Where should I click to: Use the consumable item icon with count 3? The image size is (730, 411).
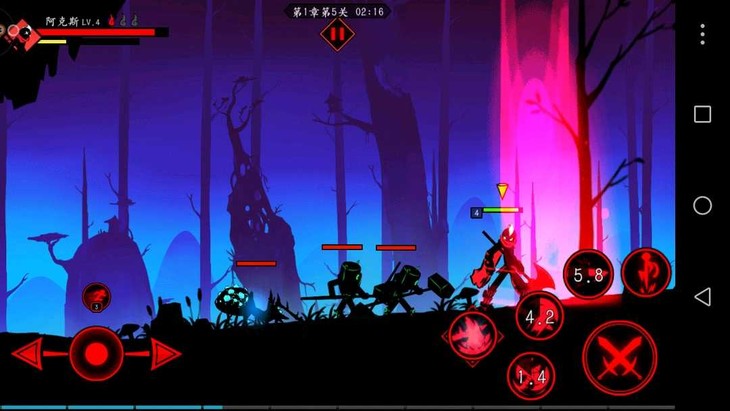coord(97,295)
